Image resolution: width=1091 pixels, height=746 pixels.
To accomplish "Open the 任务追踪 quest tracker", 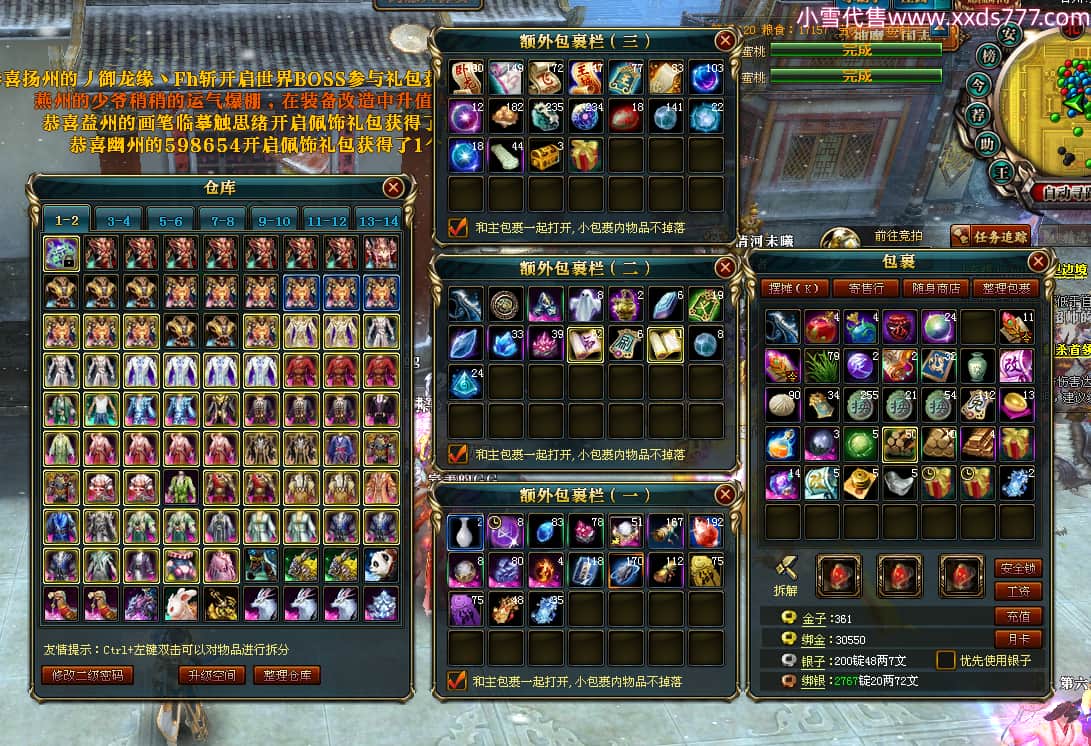I will 974,236.
